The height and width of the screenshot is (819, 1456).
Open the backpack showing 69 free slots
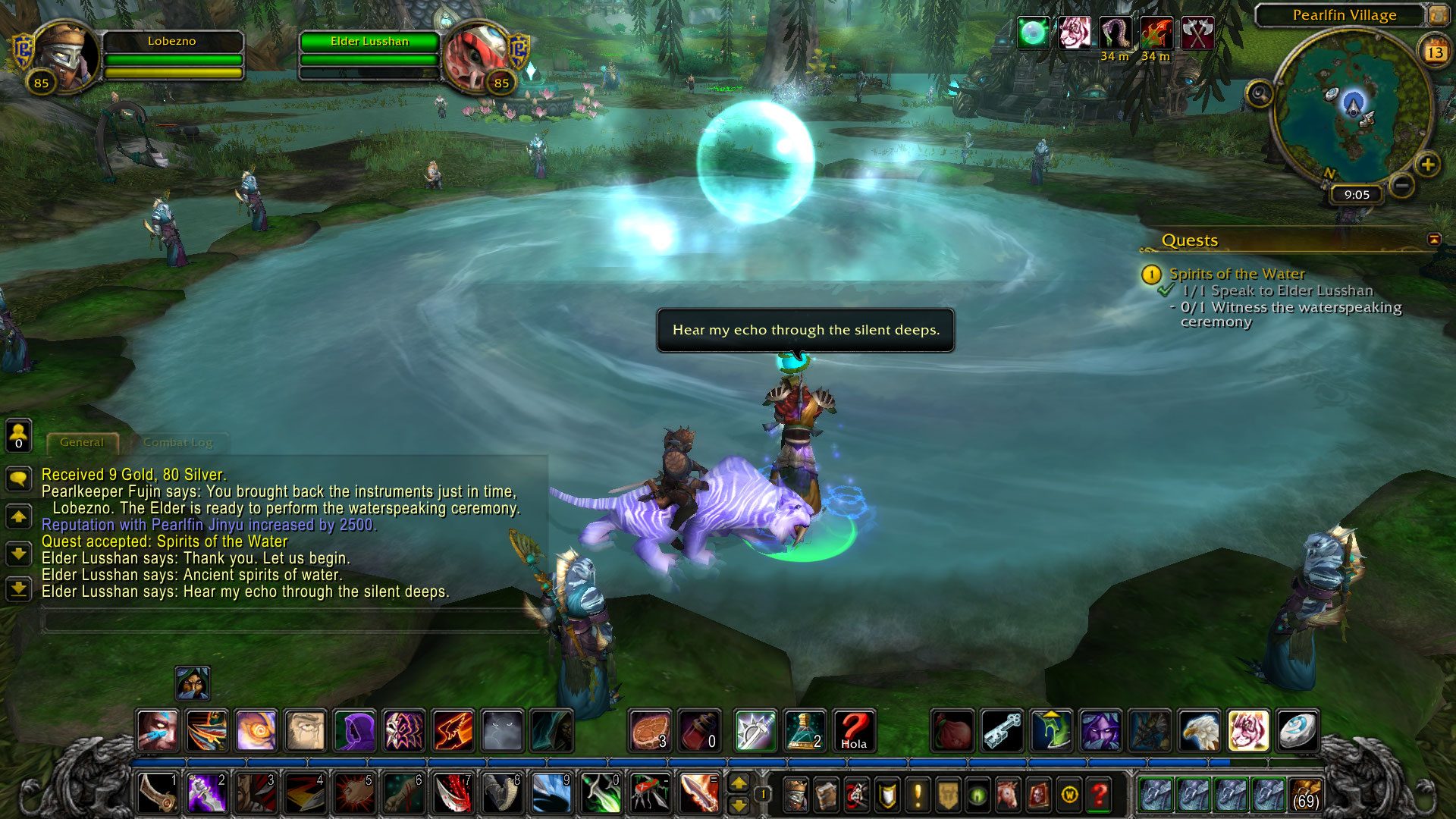click(x=1305, y=795)
